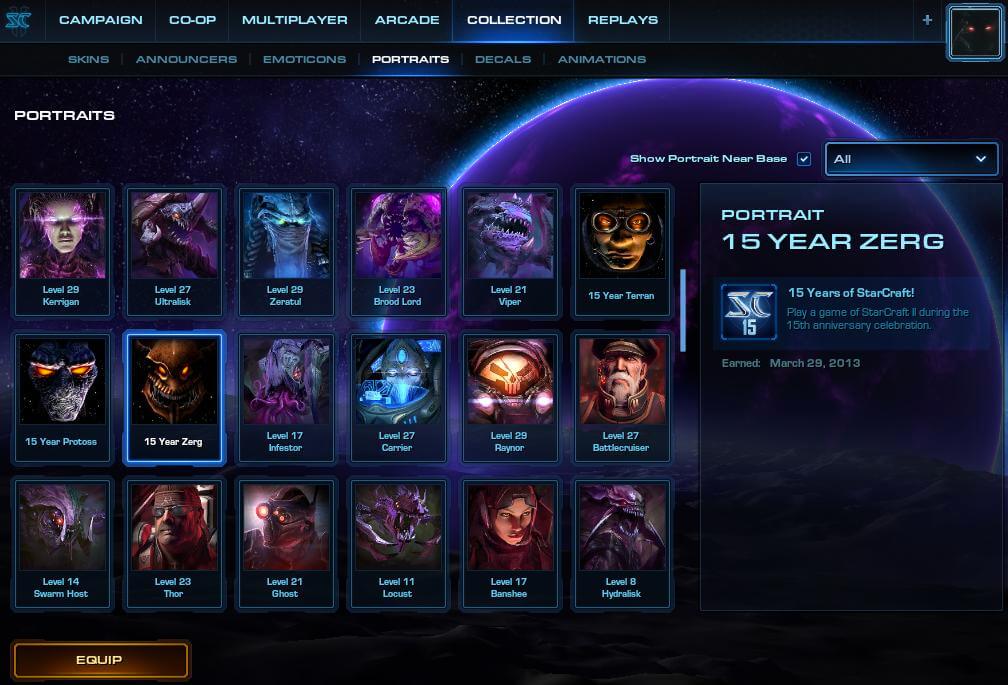
Task: Select the 15 Year Terran portrait
Action: point(622,250)
